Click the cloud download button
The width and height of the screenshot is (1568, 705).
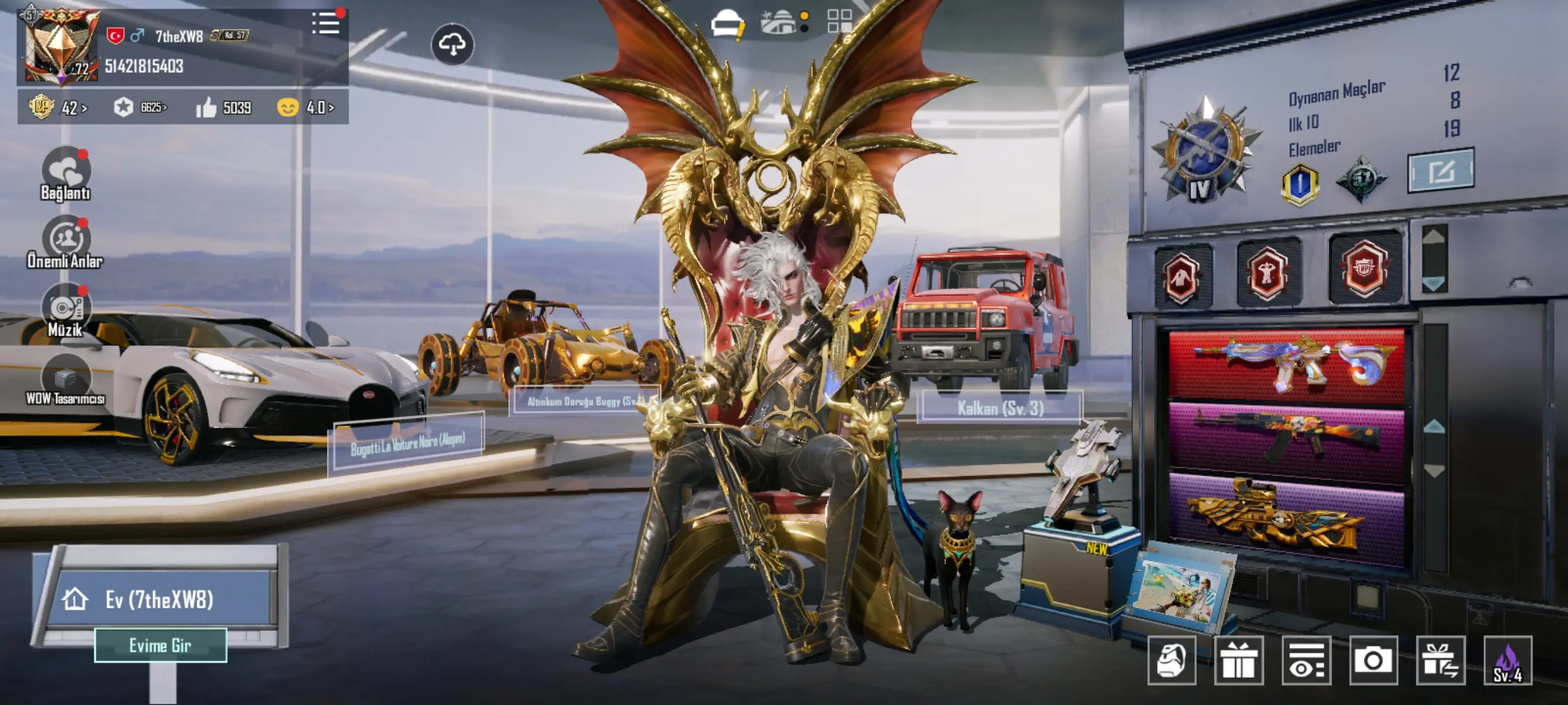(452, 44)
